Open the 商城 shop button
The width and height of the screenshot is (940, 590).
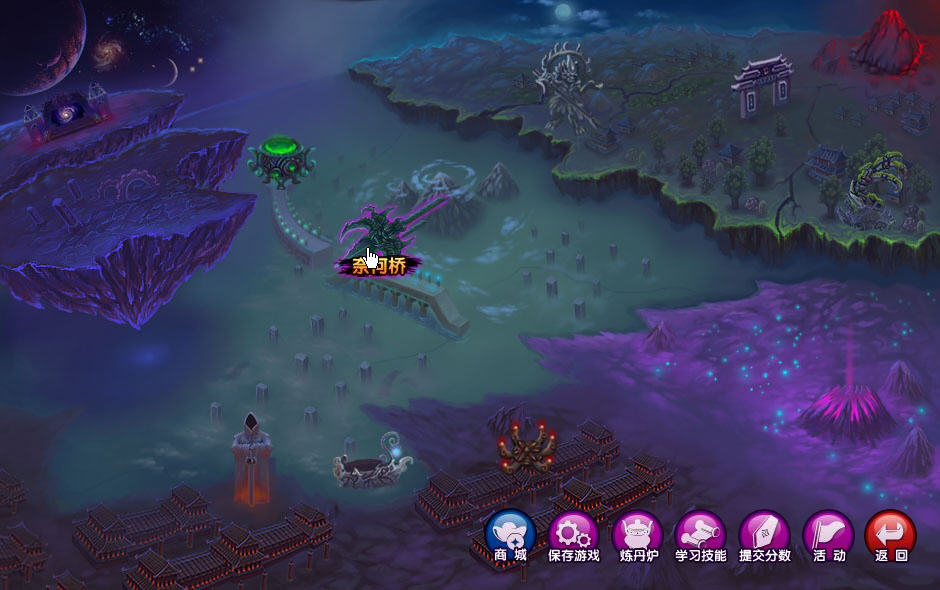[510, 534]
